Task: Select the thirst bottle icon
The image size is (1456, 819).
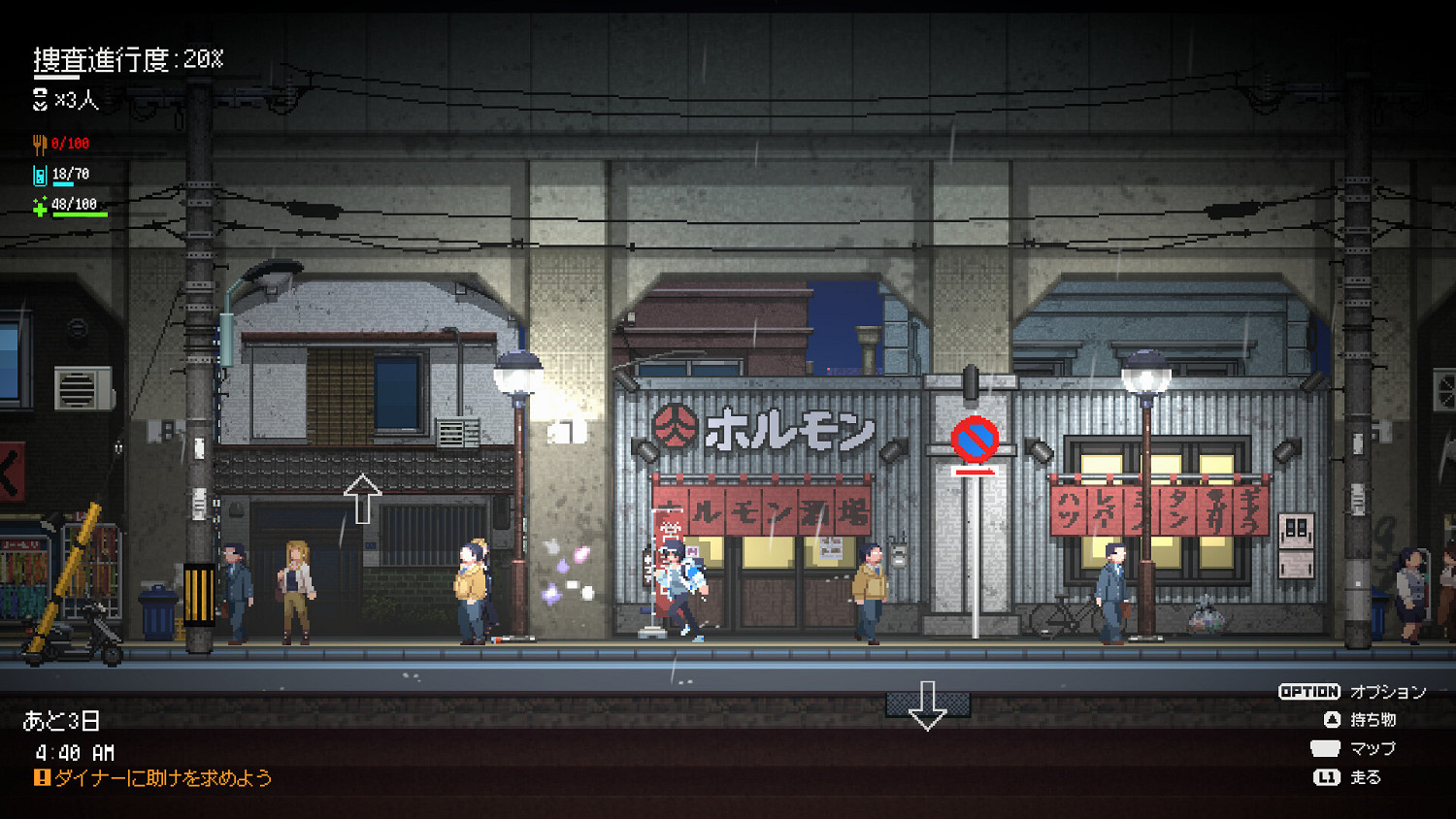Action: pyautogui.click(x=39, y=175)
